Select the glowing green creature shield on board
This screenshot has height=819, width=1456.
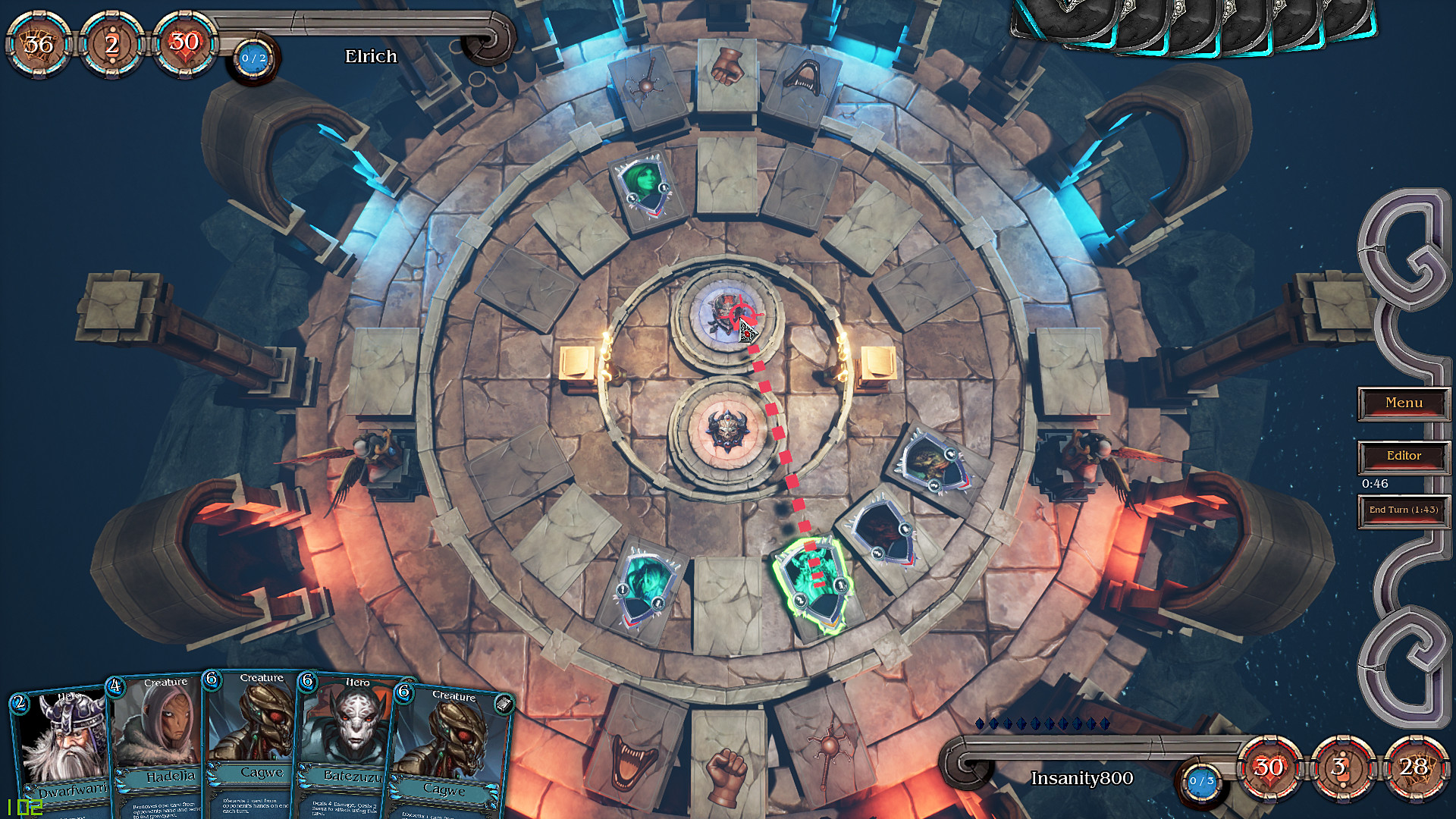click(x=816, y=580)
